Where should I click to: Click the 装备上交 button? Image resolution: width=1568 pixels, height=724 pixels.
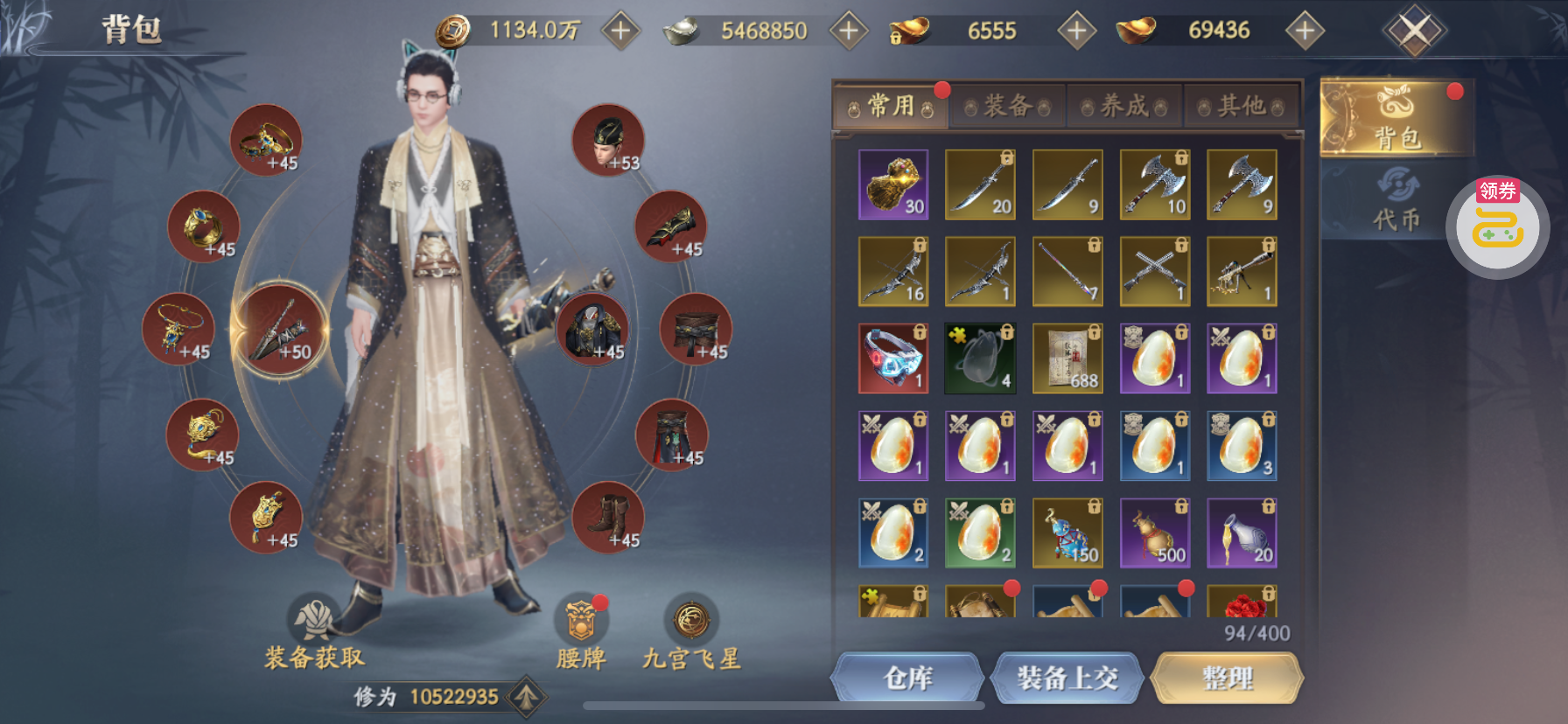pos(1067,678)
